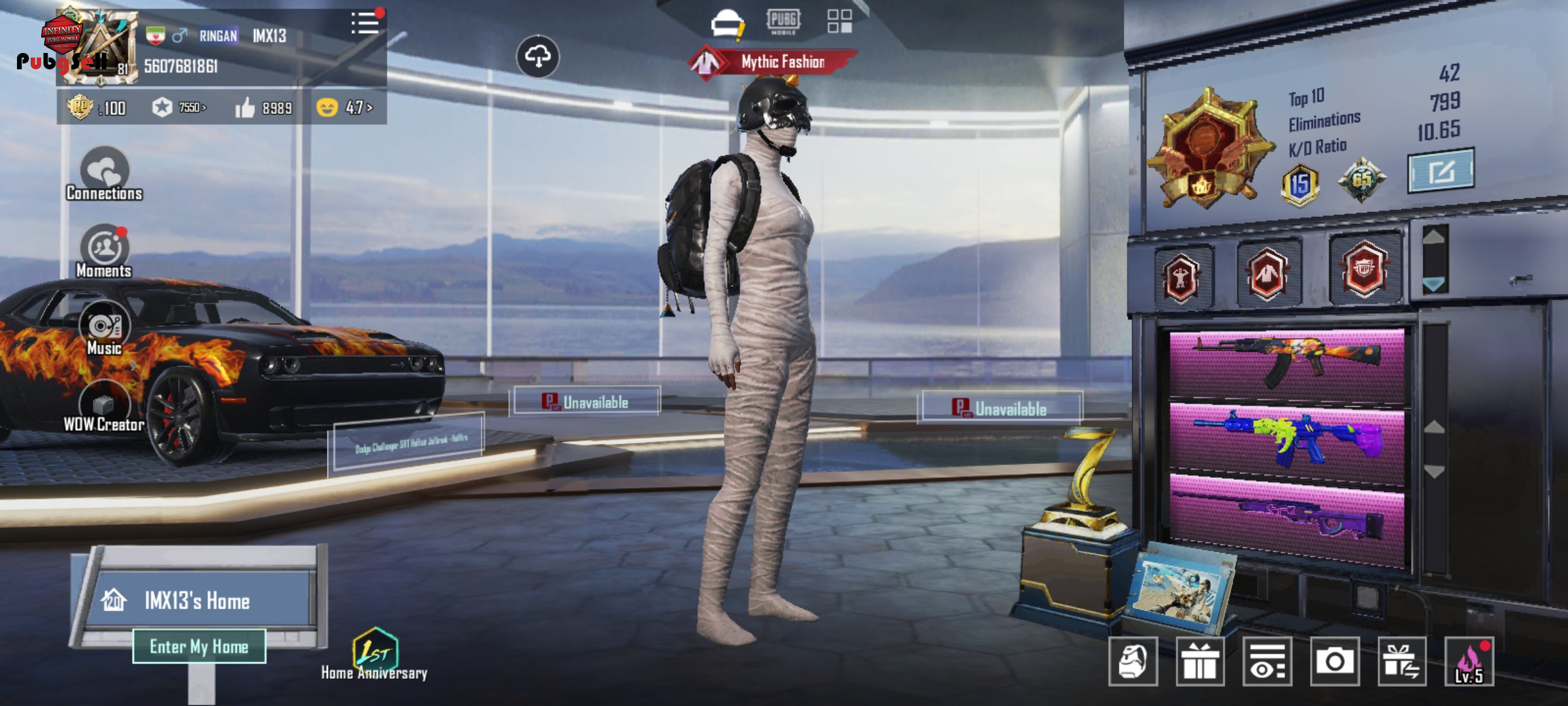Click the edit stats button
The height and width of the screenshot is (706, 1568).
point(1441,171)
